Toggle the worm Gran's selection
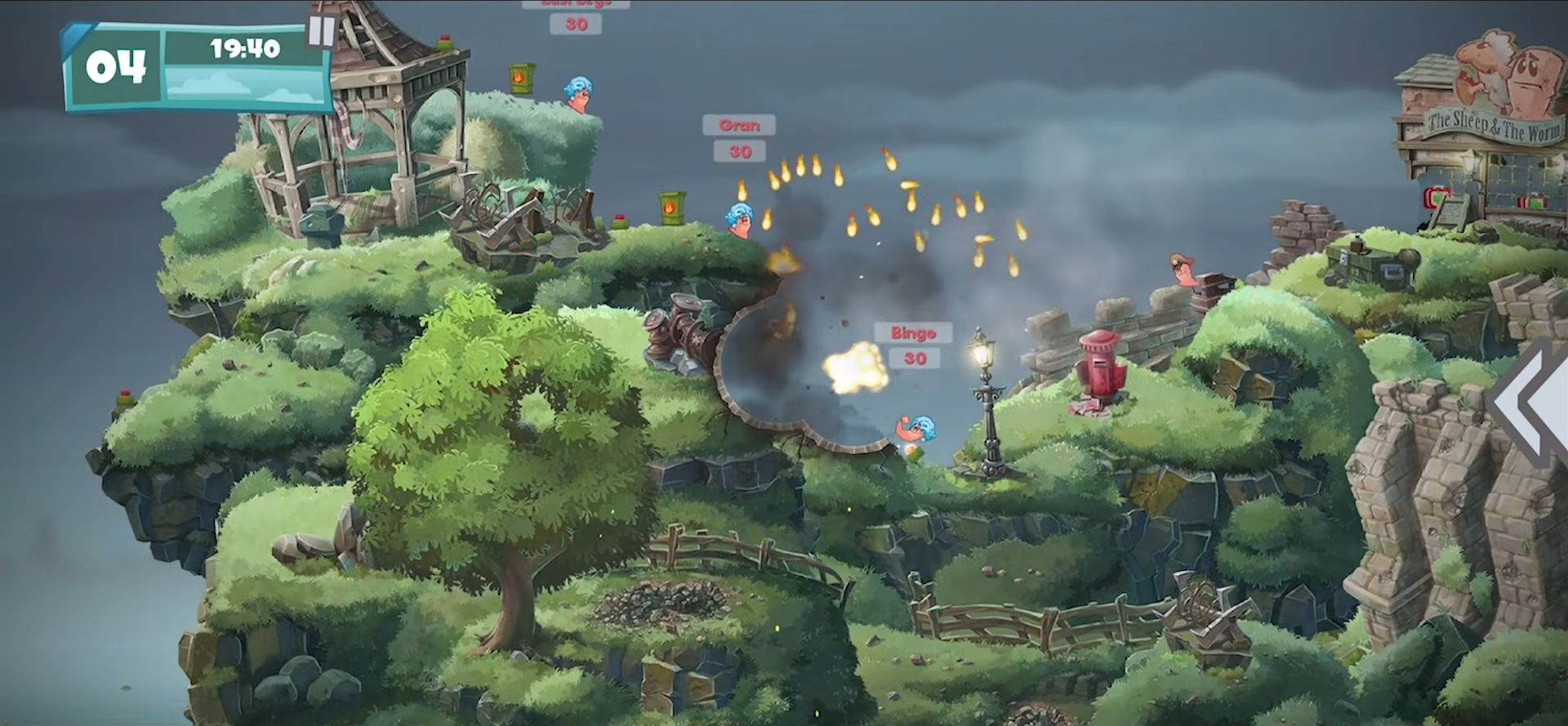This screenshot has height=726, width=1568. tap(739, 220)
